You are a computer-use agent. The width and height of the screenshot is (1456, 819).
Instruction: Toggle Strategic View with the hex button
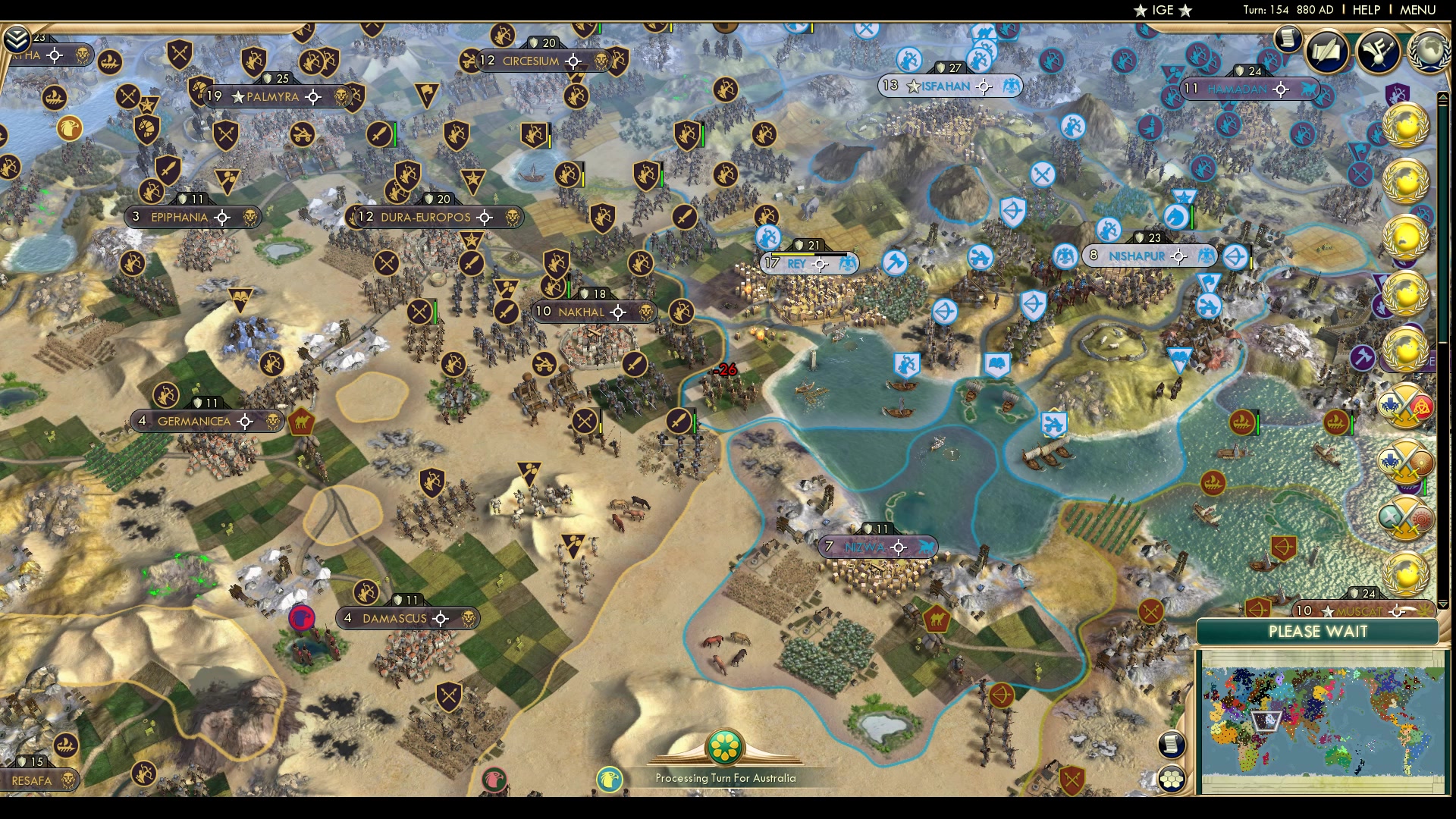pos(1172,778)
